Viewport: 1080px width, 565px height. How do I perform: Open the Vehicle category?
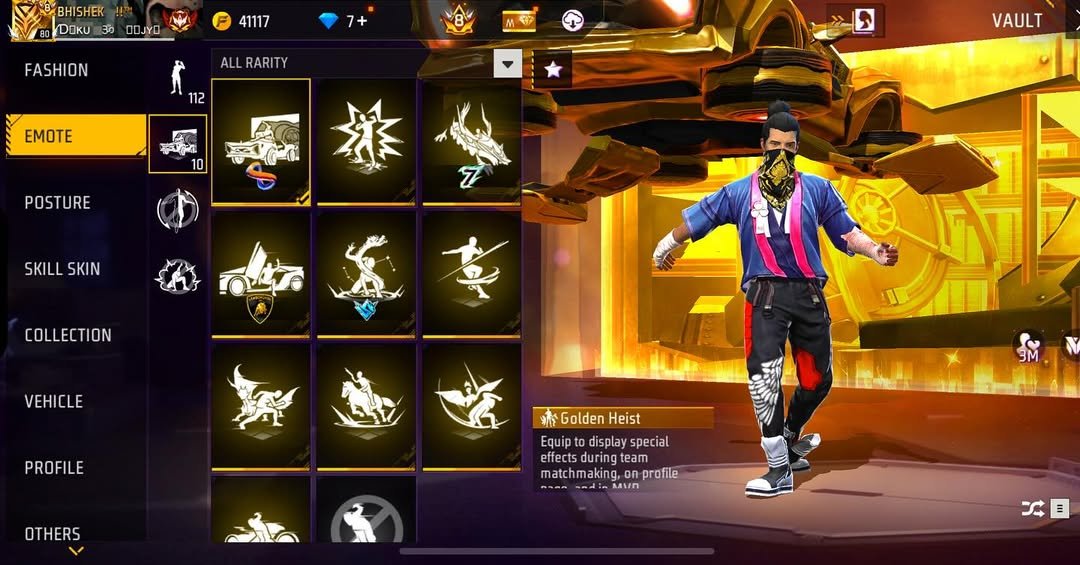(x=54, y=401)
